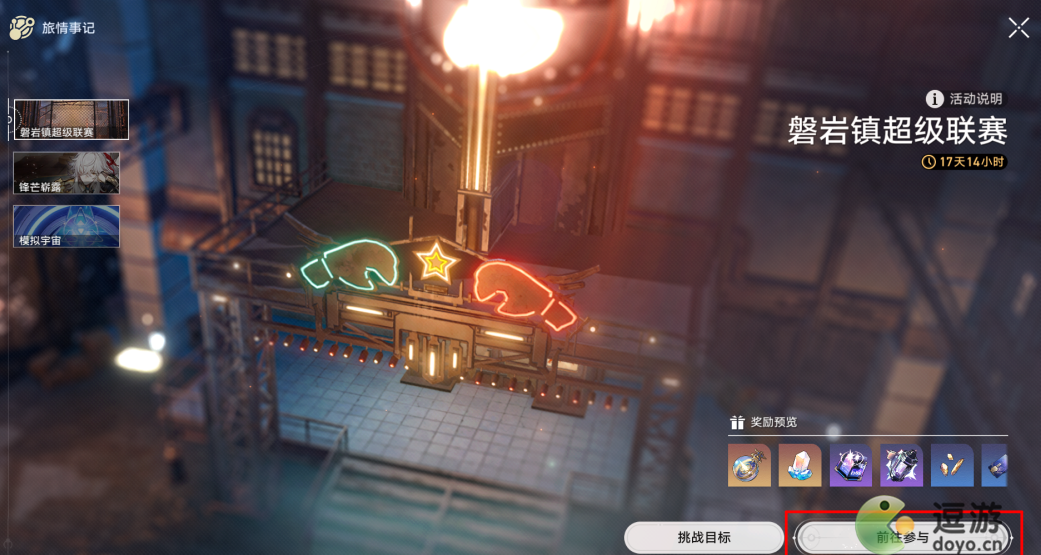Select the 磐岩镇超级联赛 event banner
Image resolution: width=1041 pixels, height=555 pixels.
click(x=71, y=119)
